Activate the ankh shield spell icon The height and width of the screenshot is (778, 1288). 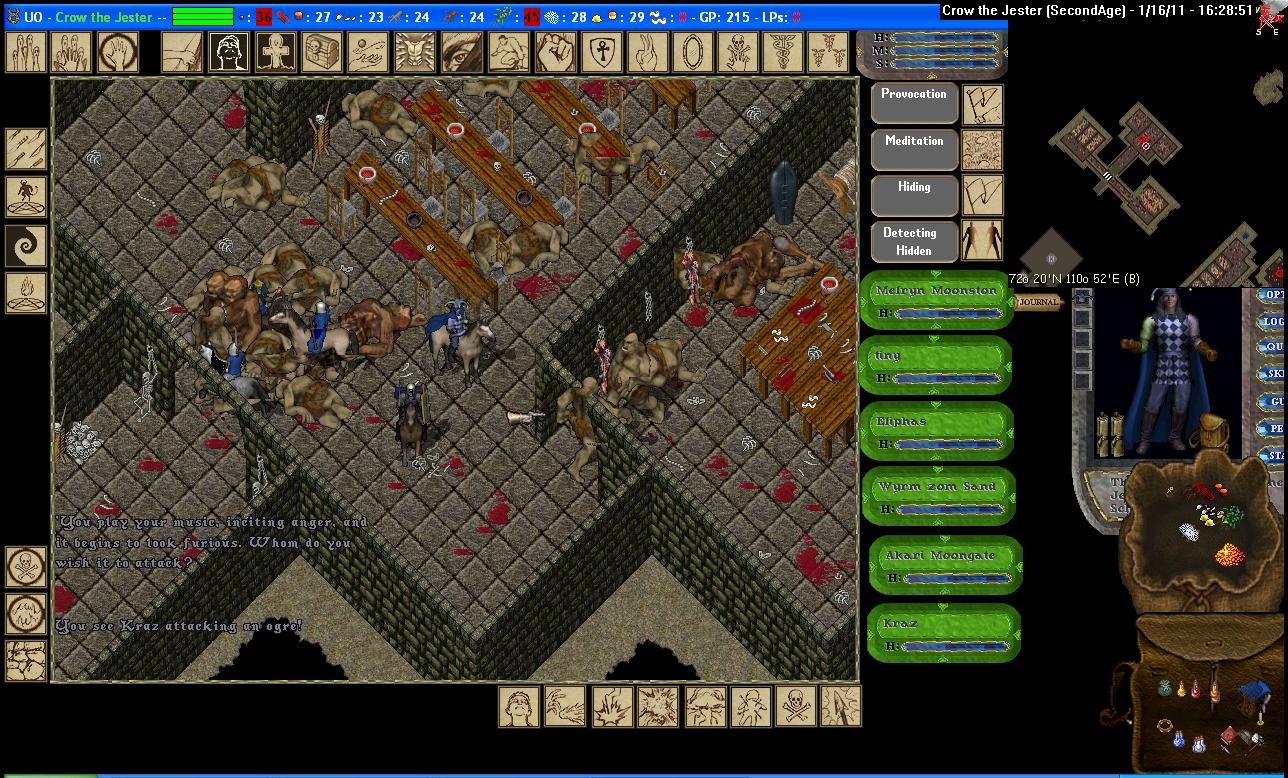coord(598,52)
